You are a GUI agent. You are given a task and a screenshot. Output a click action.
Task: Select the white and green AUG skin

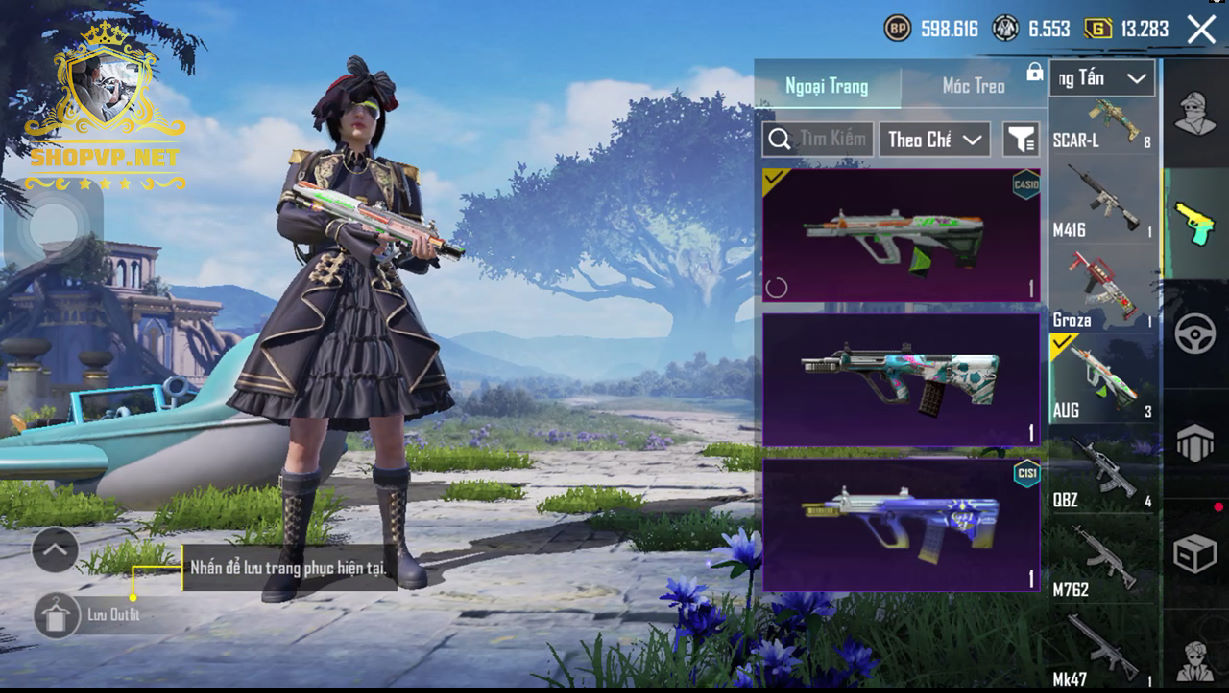(901, 235)
